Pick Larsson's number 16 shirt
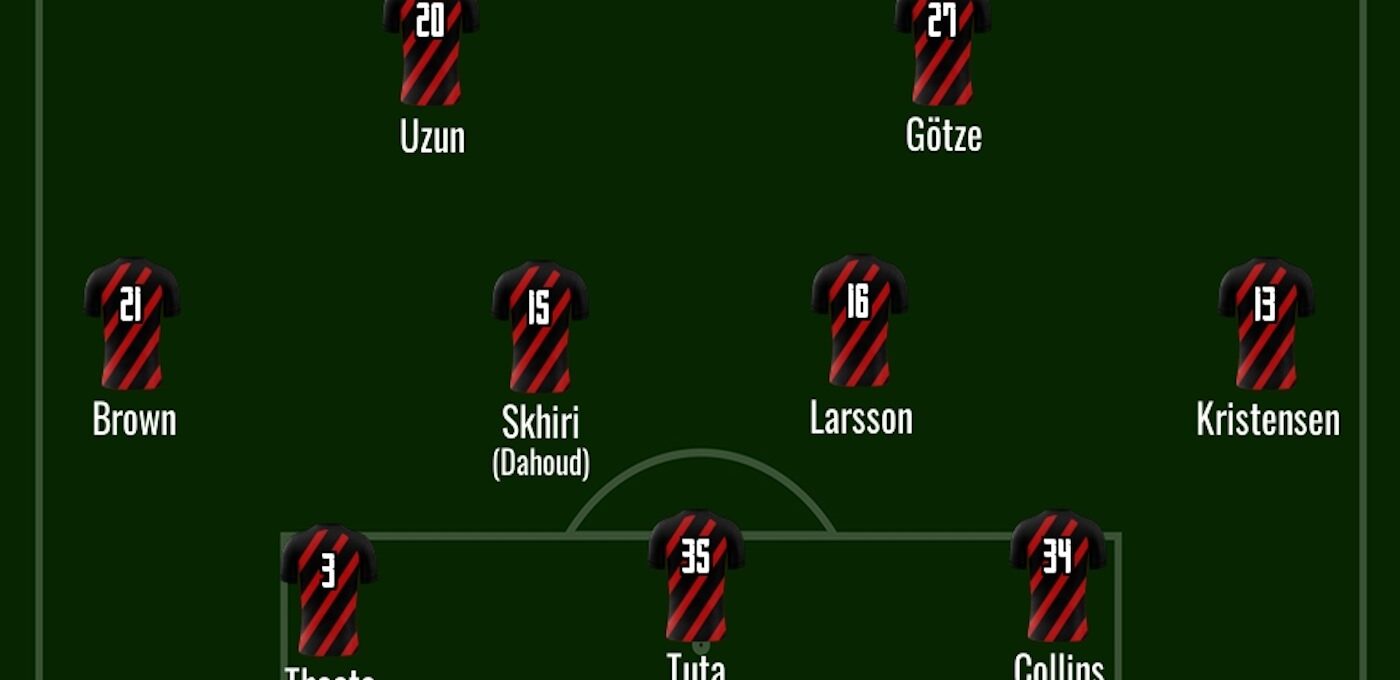Screen dimensions: 1400x680 (x=860, y=321)
